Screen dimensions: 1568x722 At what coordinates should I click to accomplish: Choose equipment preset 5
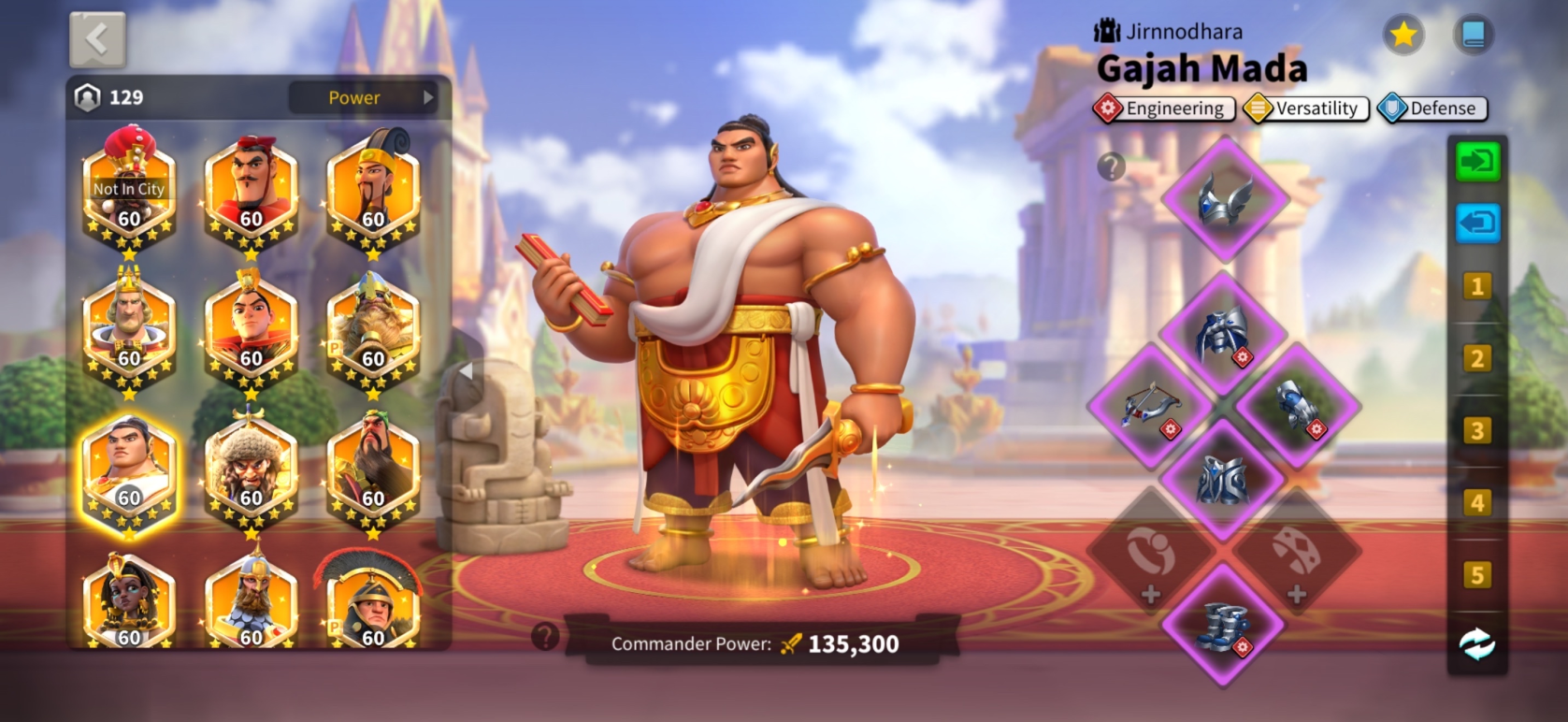pyautogui.click(x=1477, y=574)
